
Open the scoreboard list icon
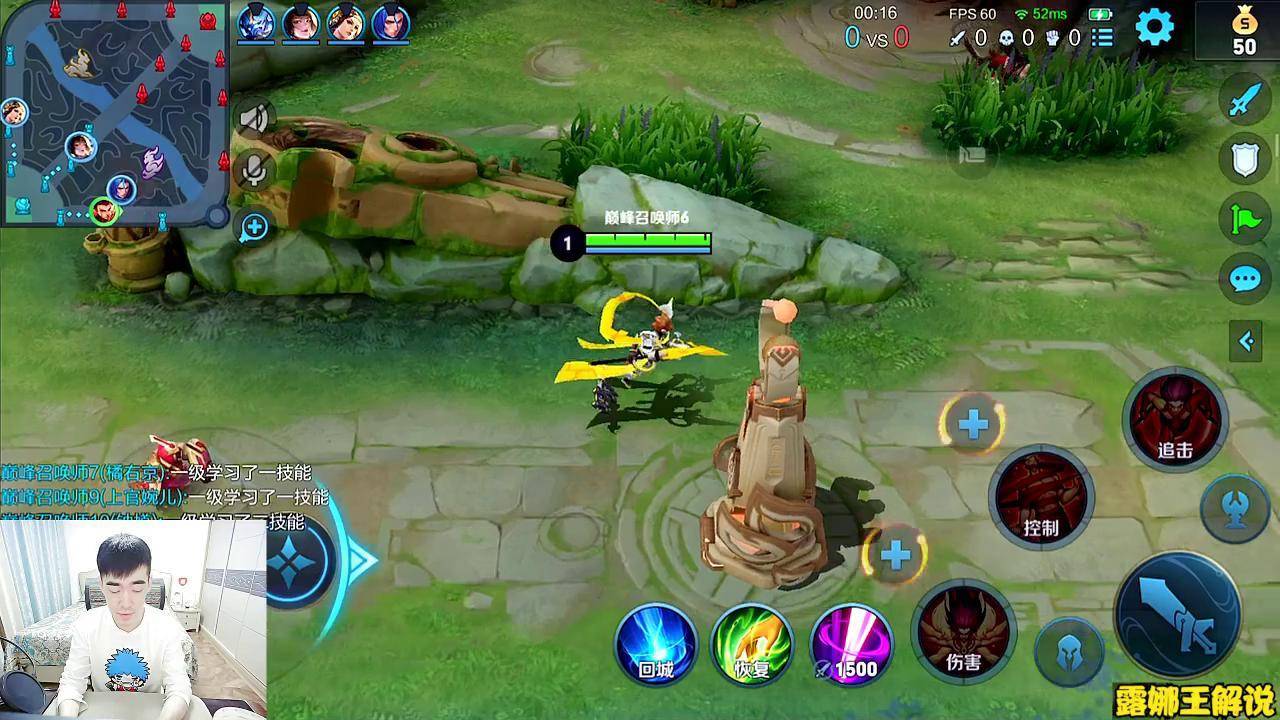1102,38
